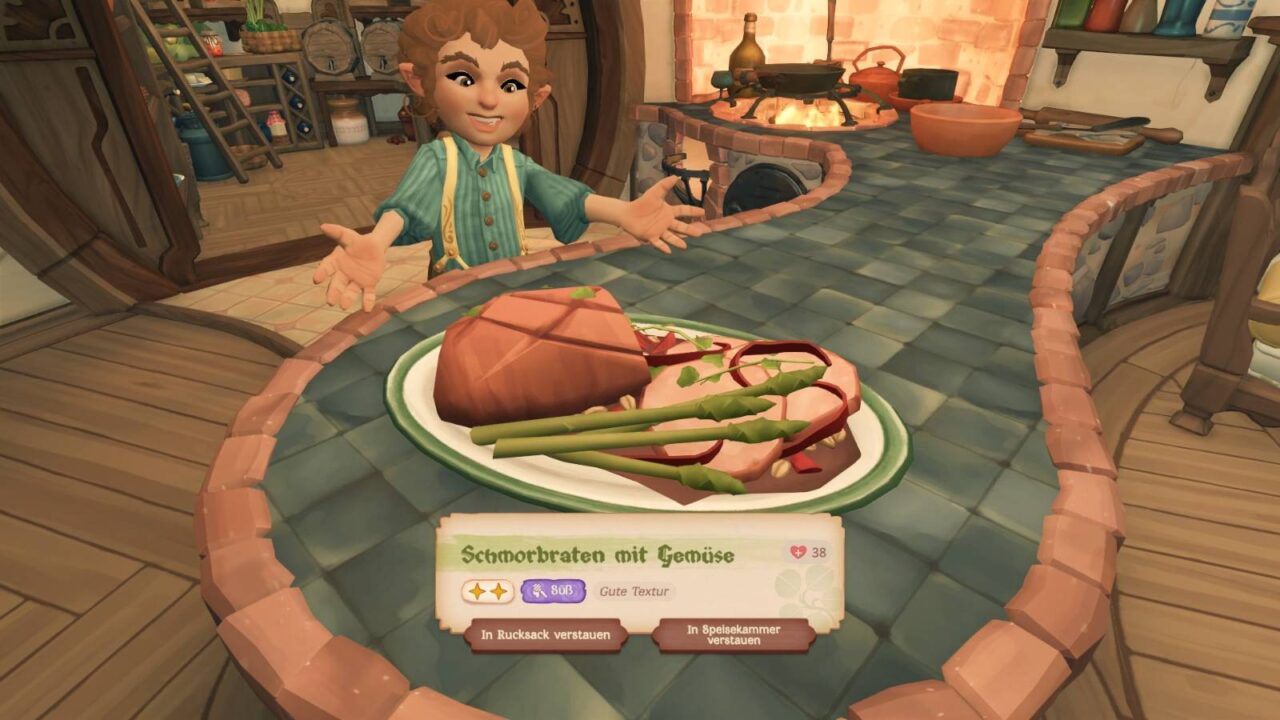Click the "Gute Textur" tag
The height and width of the screenshot is (720, 1280).
point(633,591)
